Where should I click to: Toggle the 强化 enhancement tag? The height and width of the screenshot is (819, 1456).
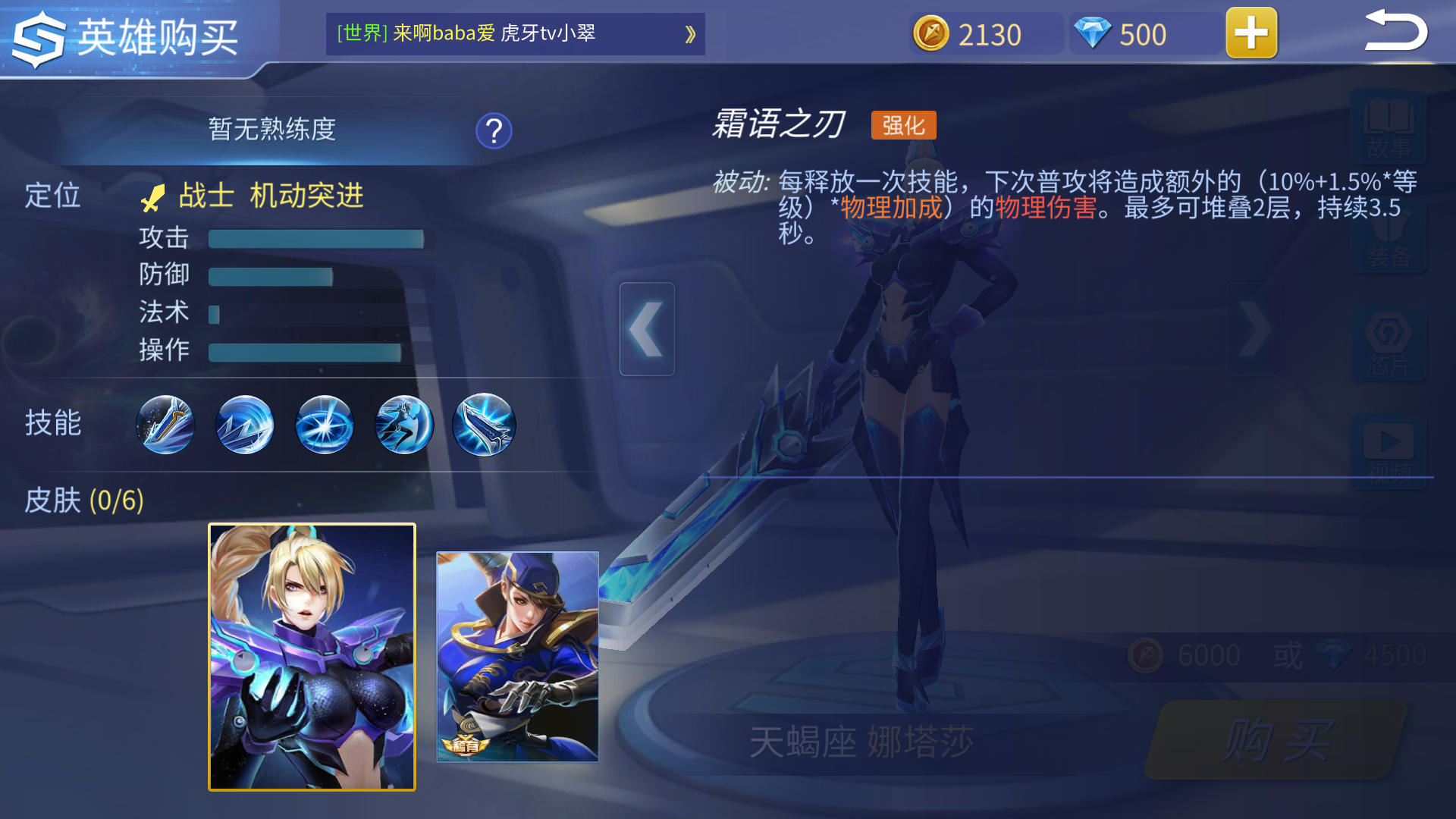click(x=904, y=124)
